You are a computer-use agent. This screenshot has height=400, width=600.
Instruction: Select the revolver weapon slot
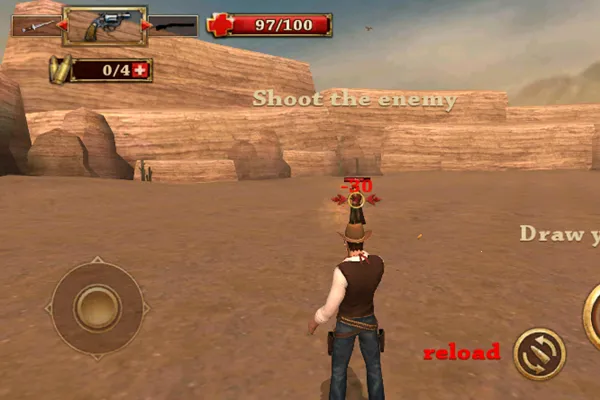tap(104, 25)
